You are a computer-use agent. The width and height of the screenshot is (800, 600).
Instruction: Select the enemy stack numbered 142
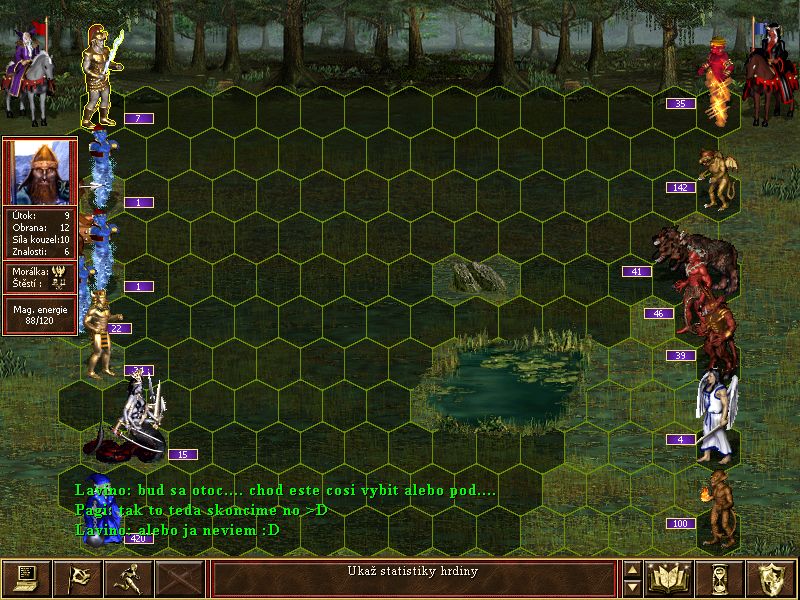(x=714, y=178)
